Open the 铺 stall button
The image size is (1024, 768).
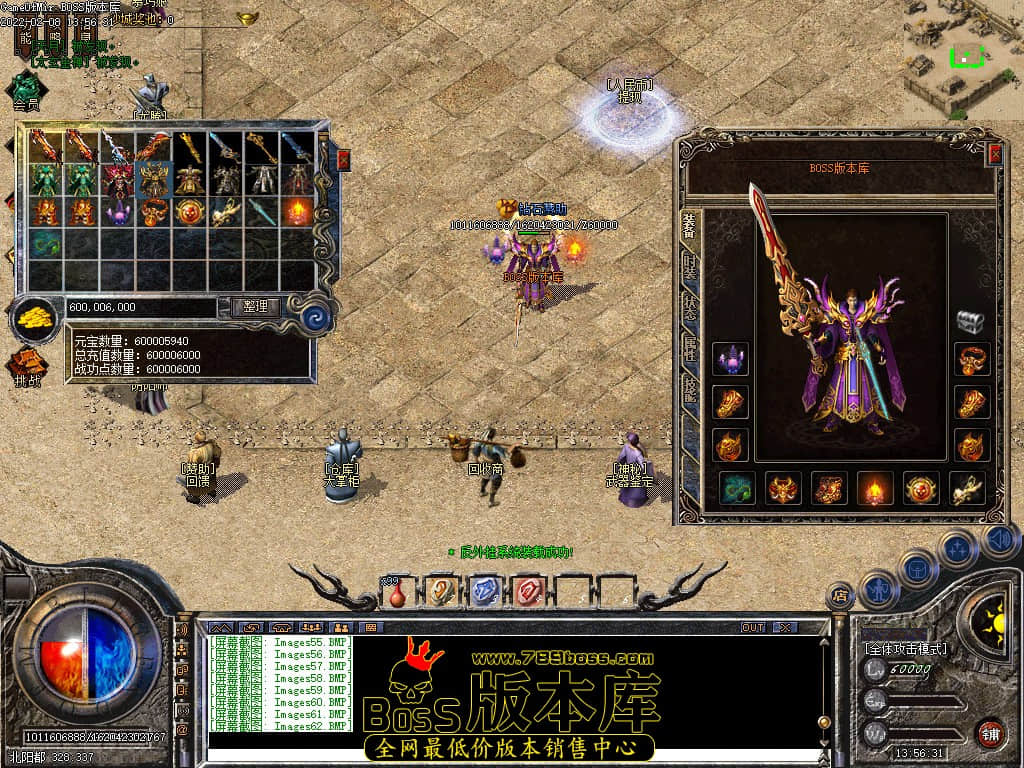tap(991, 735)
